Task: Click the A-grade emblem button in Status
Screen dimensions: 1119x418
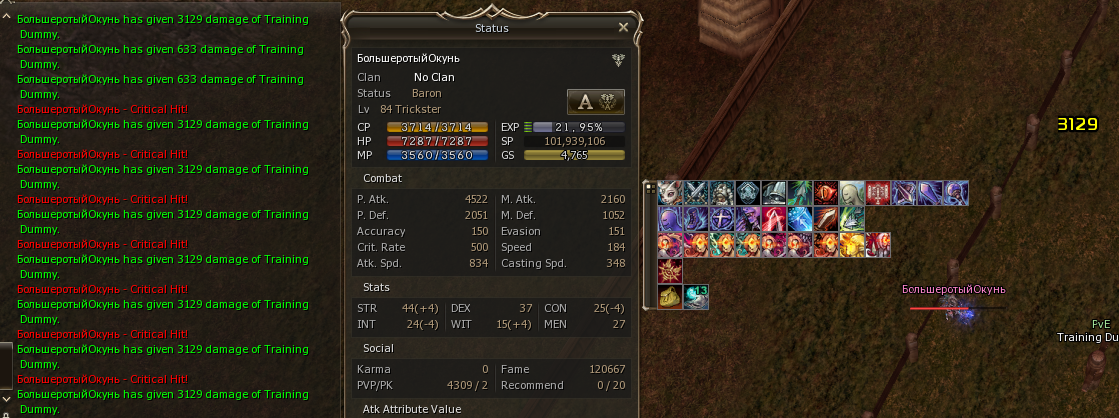Action: 595,101
